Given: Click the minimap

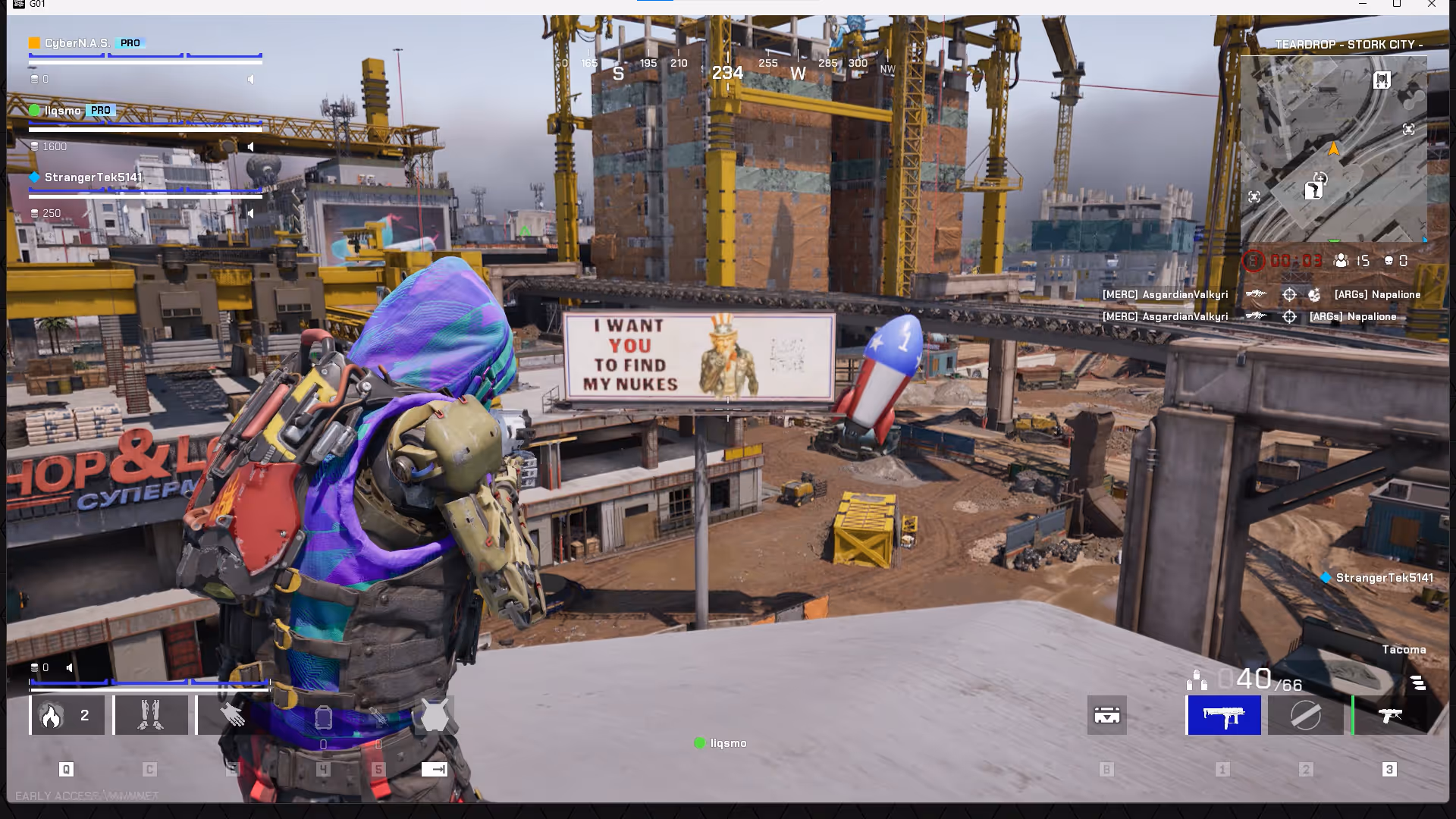Looking at the screenshot, I should pyautogui.click(x=1333, y=149).
